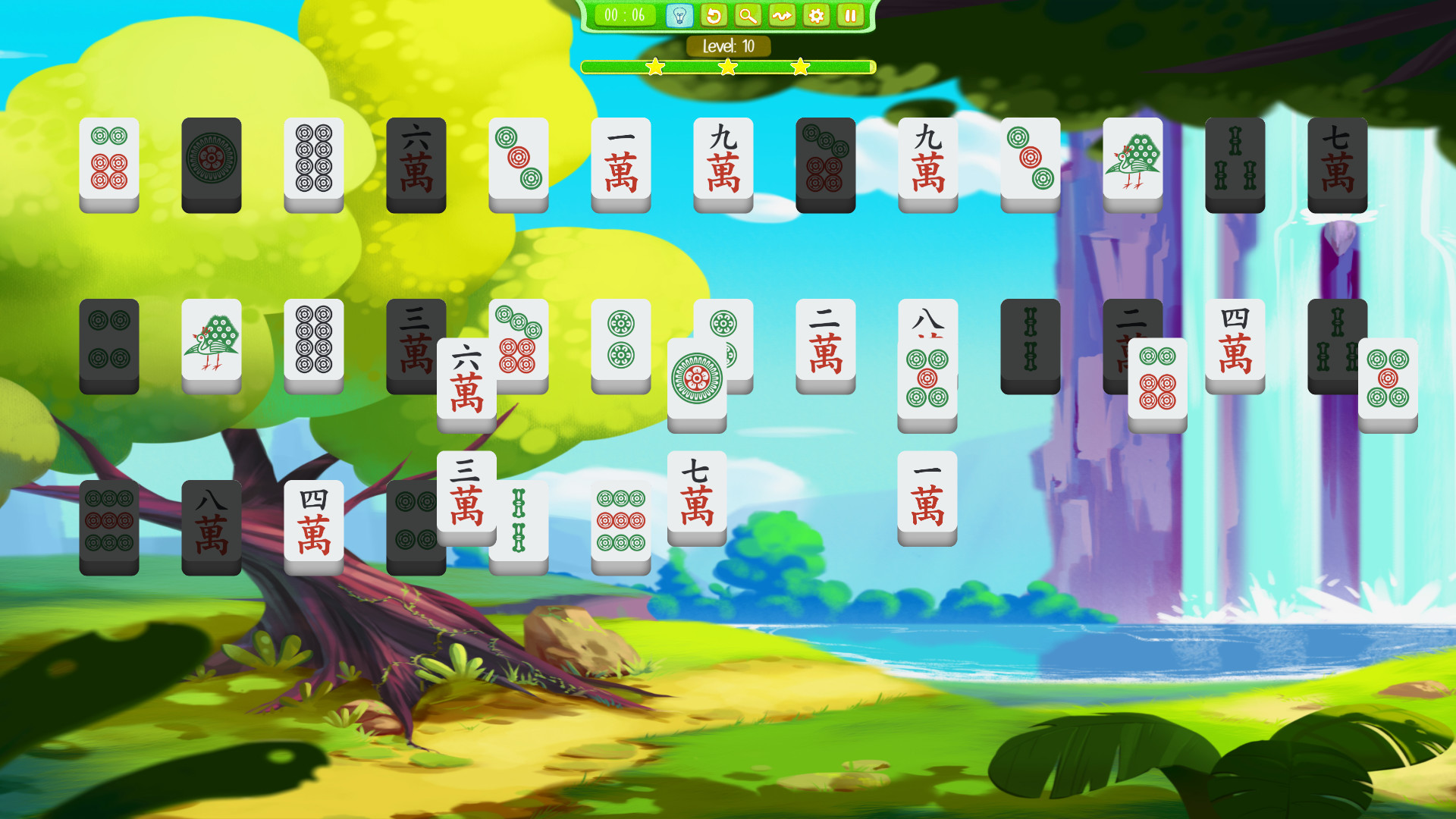The width and height of the screenshot is (1456, 819).
Task: Pick the dark nine-circles tile
Action: 108,522
